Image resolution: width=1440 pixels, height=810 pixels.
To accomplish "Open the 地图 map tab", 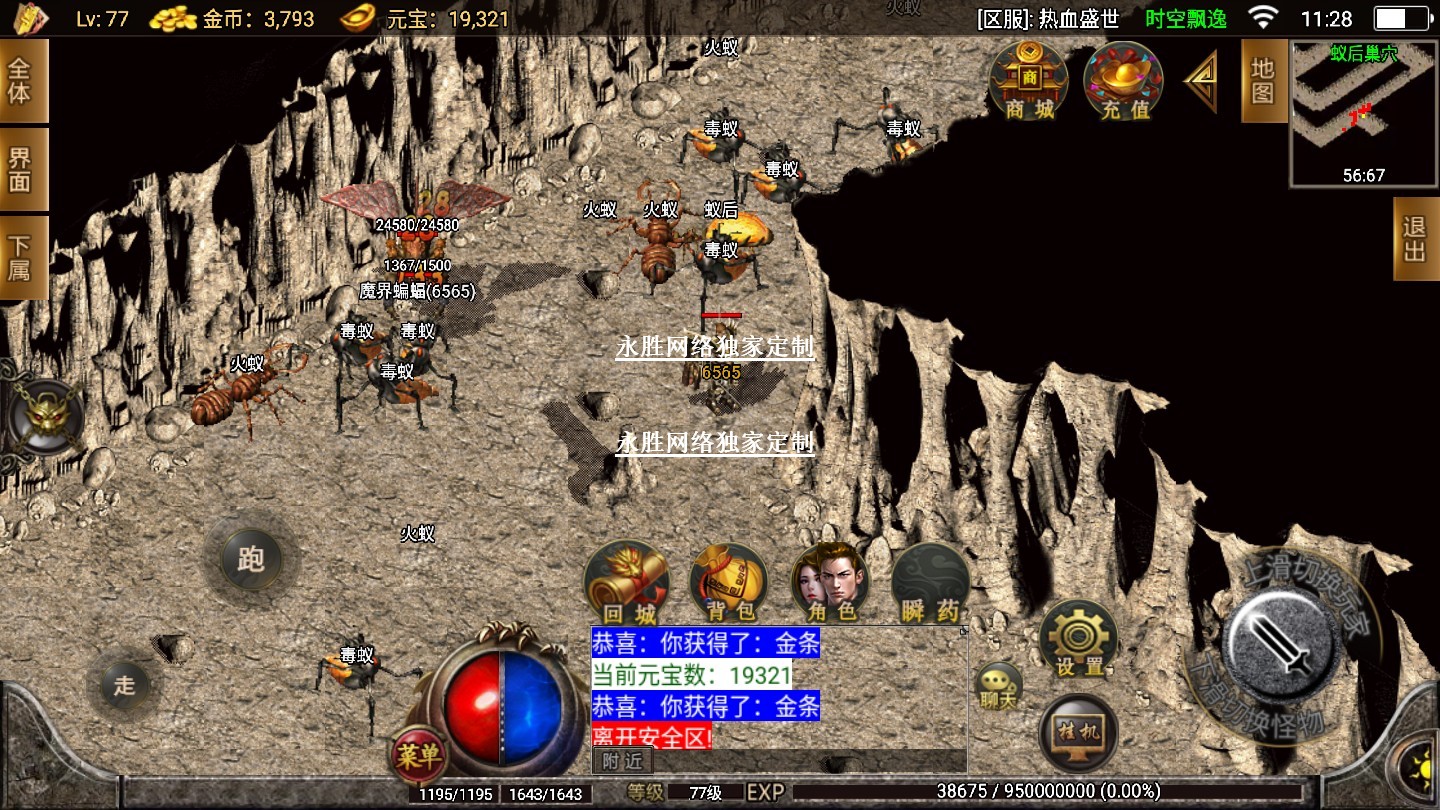I will pyautogui.click(x=1263, y=81).
